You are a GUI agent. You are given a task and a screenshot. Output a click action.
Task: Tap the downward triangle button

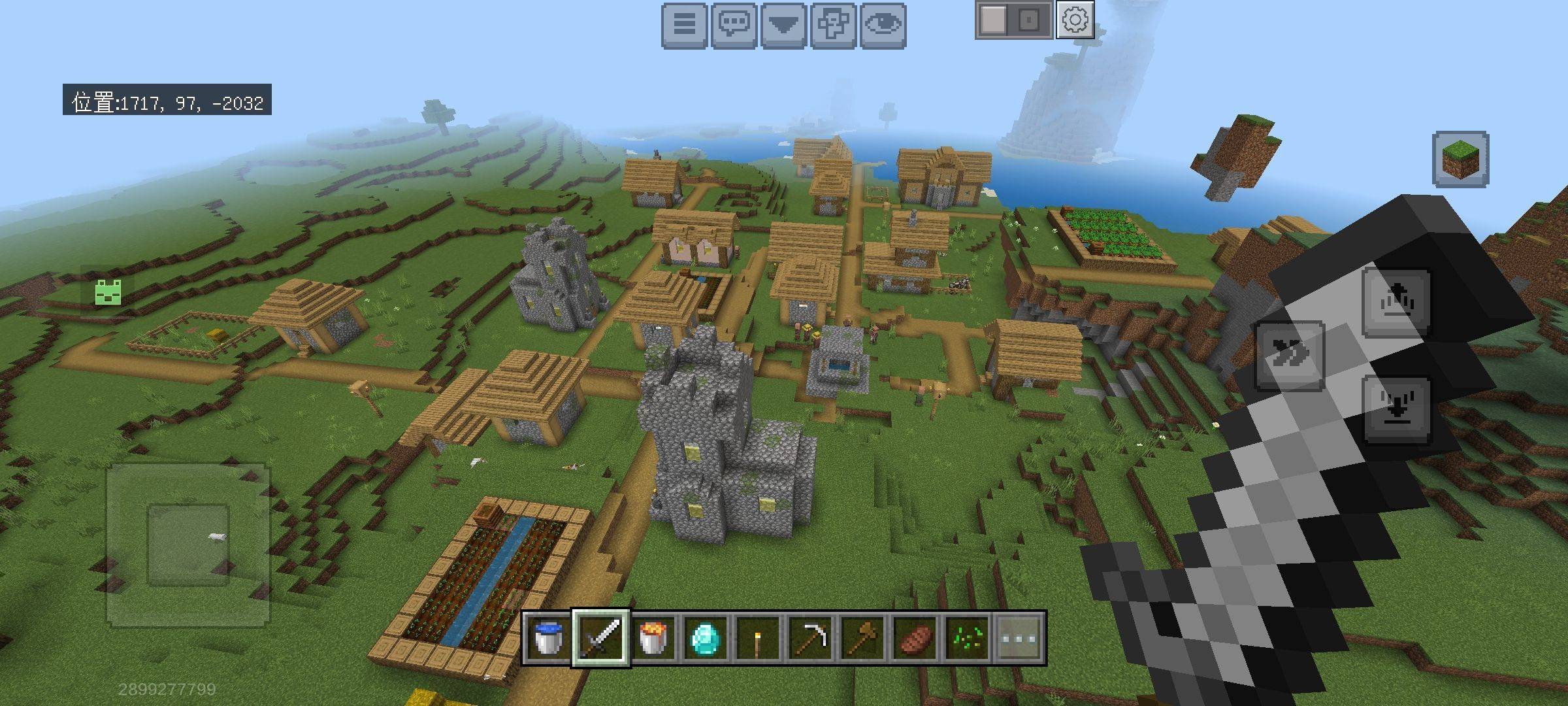click(783, 25)
